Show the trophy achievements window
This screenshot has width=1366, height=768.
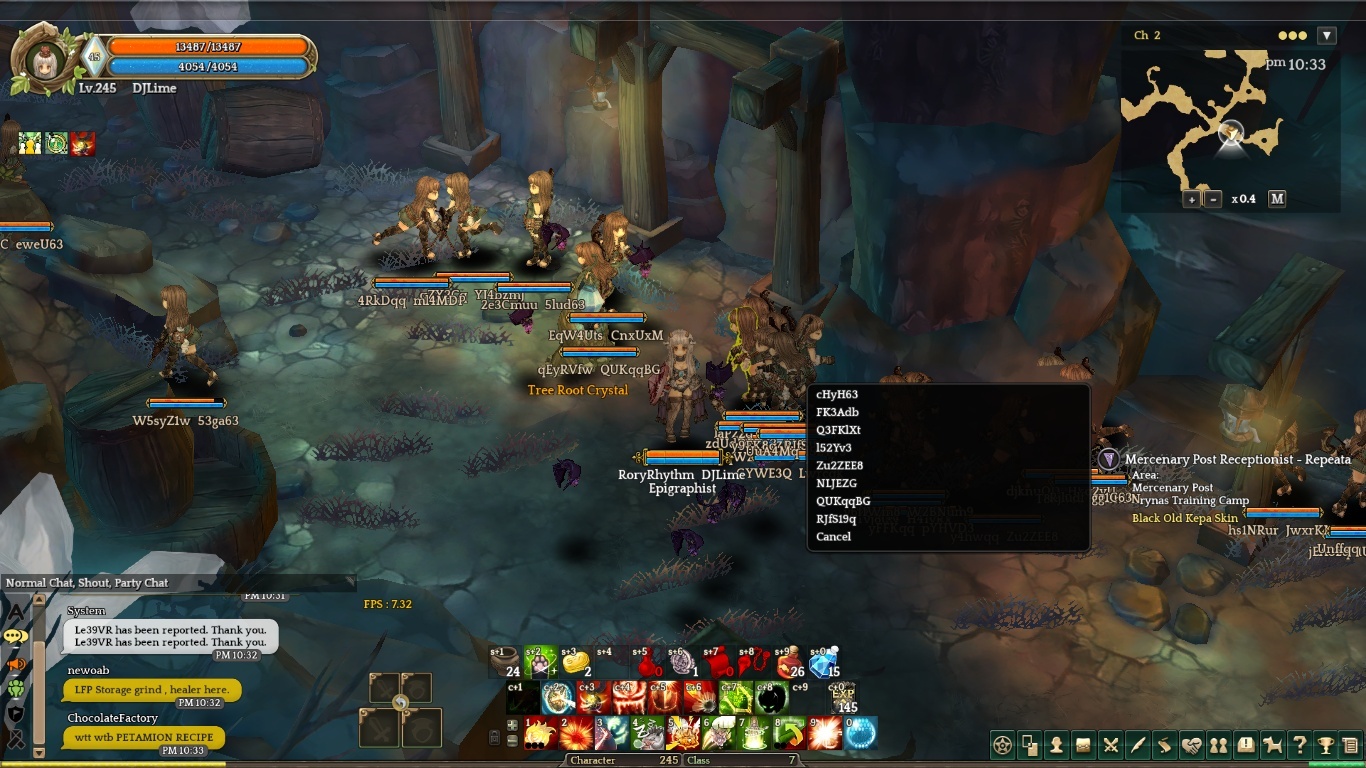(x=1325, y=745)
